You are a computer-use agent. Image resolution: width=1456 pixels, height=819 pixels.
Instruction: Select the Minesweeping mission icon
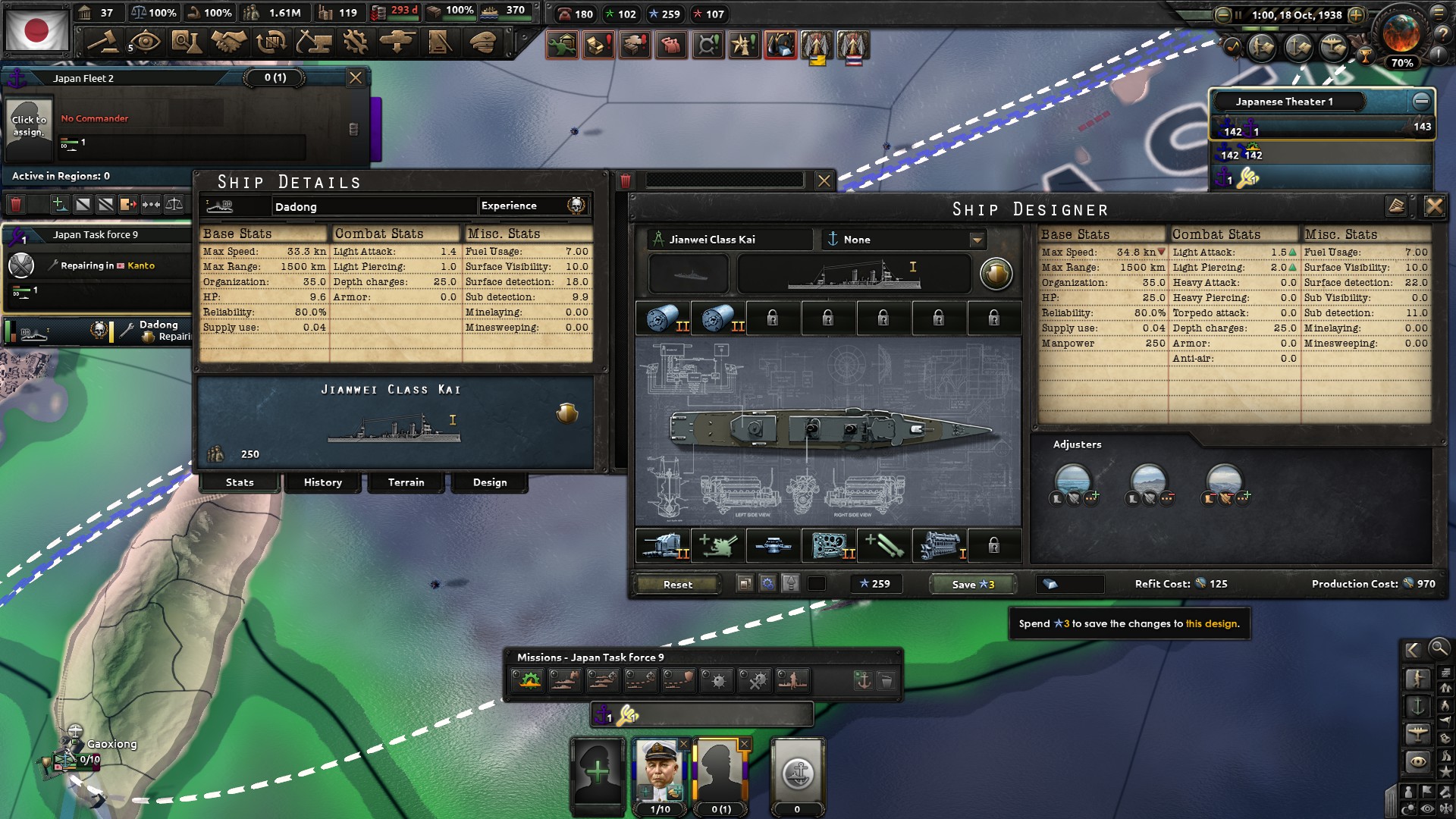(x=755, y=680)
